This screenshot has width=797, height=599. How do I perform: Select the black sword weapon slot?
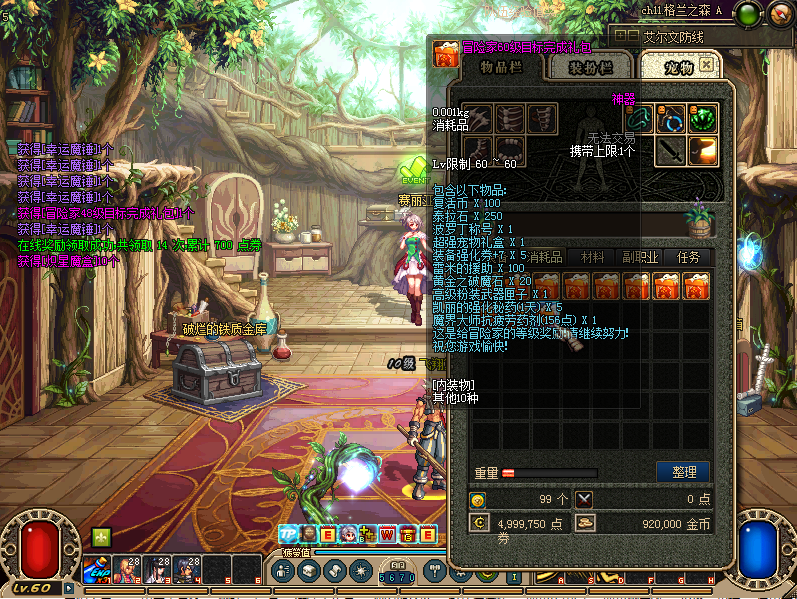[671, 151]
